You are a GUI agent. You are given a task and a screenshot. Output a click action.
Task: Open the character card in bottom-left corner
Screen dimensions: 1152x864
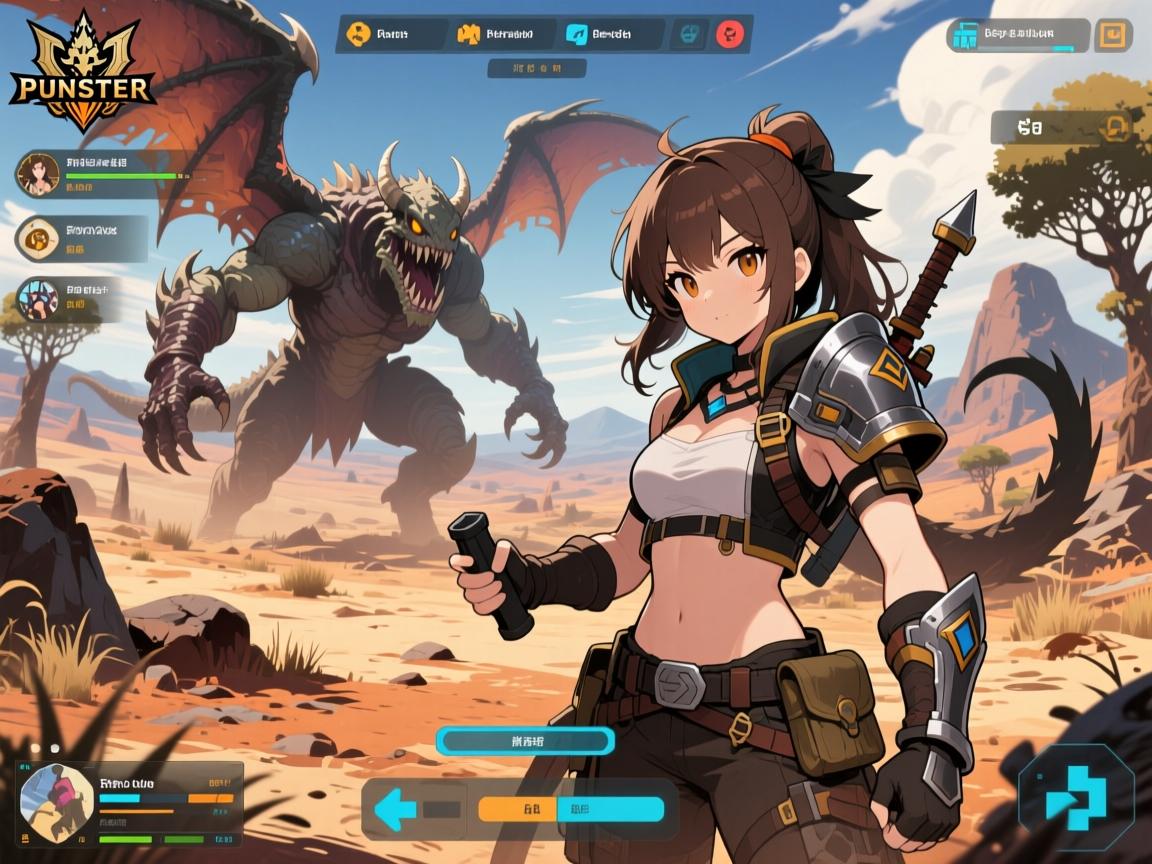point(130,804)
